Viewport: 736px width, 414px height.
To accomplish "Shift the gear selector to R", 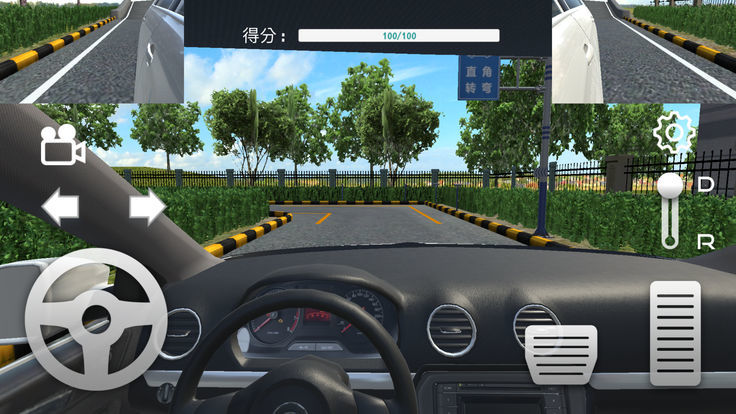I will click(x=705, y=241).
